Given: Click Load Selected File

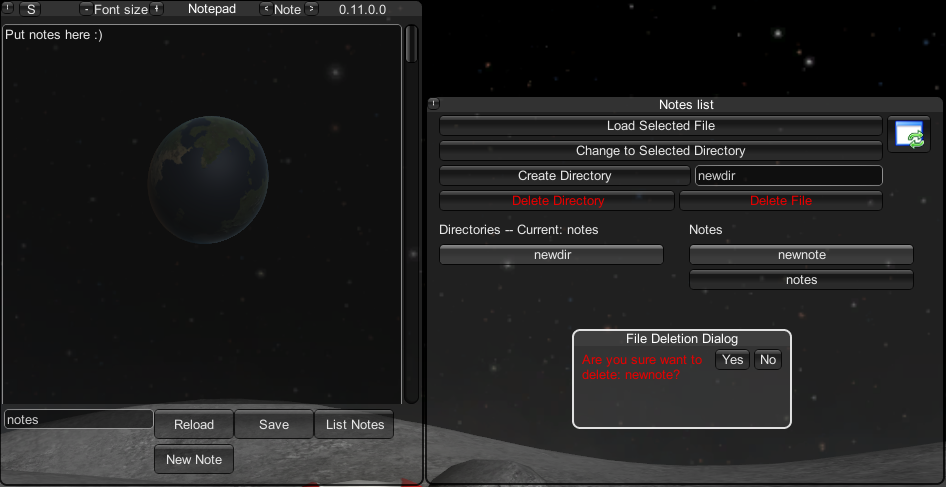Looking at the screenshot, I should [x=660, y=126].
